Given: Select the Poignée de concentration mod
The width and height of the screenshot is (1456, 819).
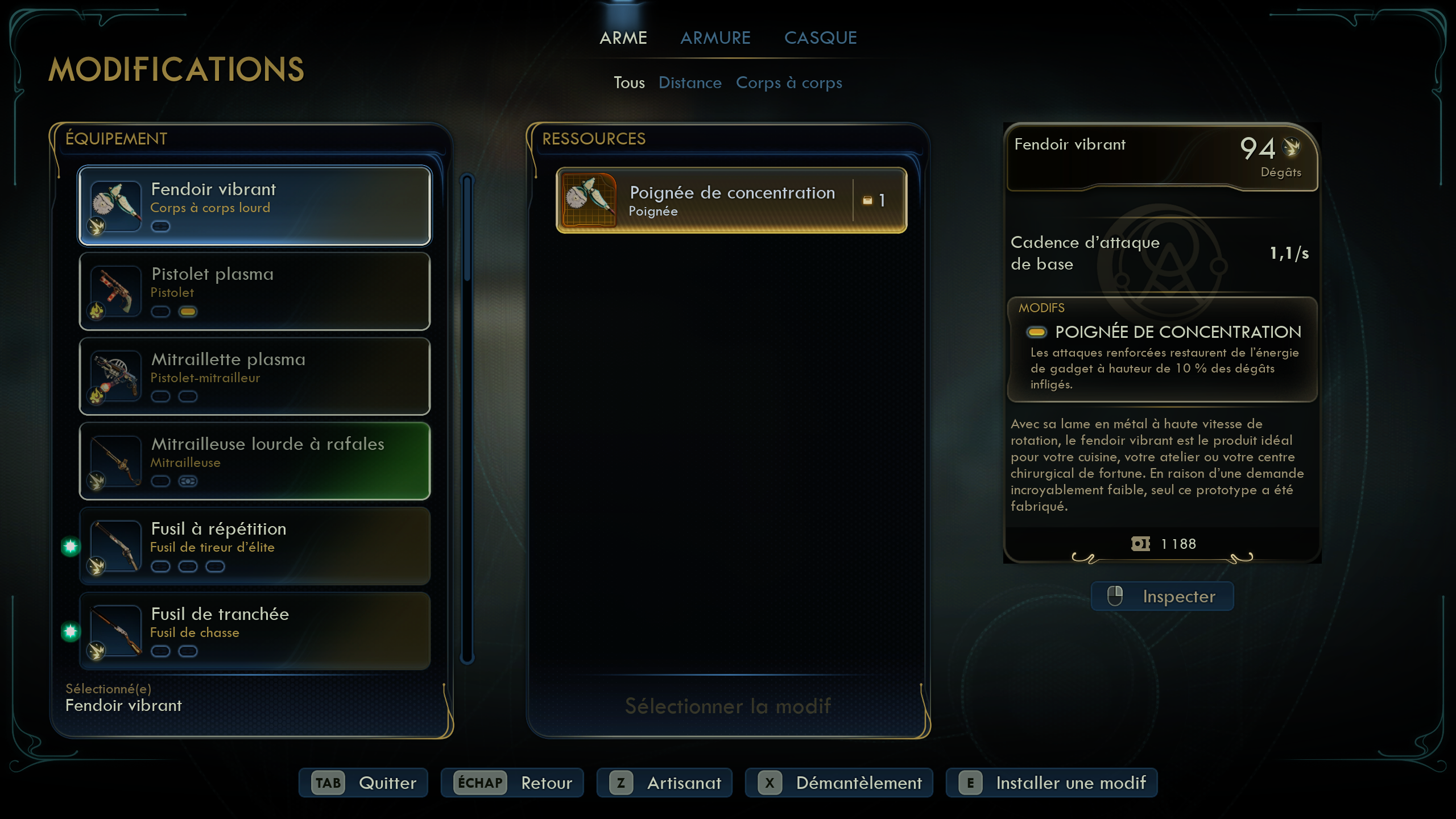Looking at the screenshot, I should coord(731,200).
